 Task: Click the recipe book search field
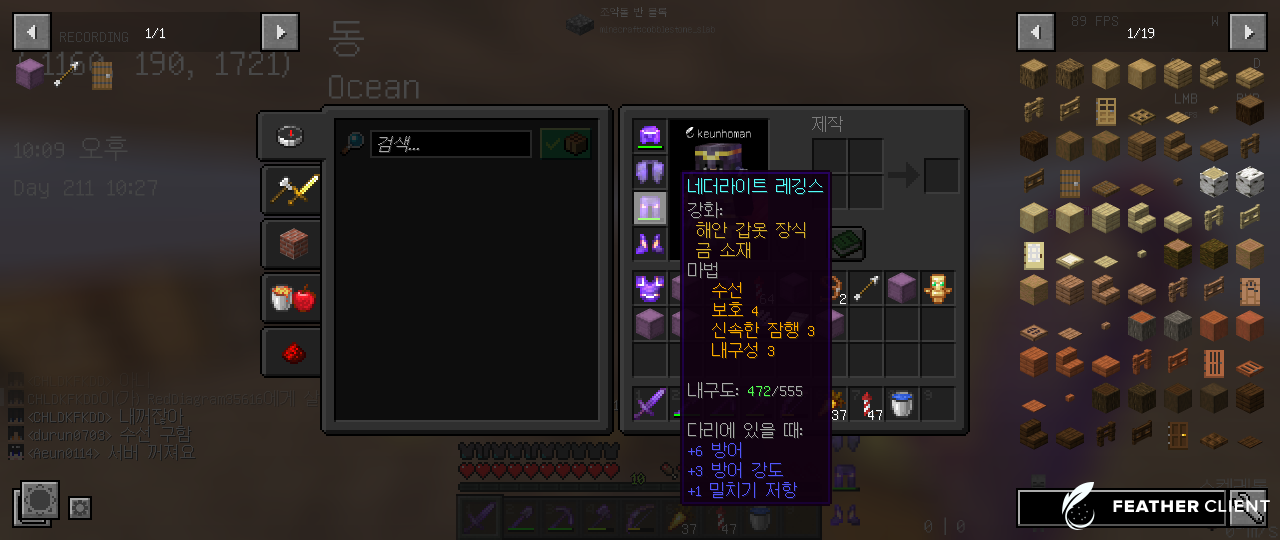450,144
